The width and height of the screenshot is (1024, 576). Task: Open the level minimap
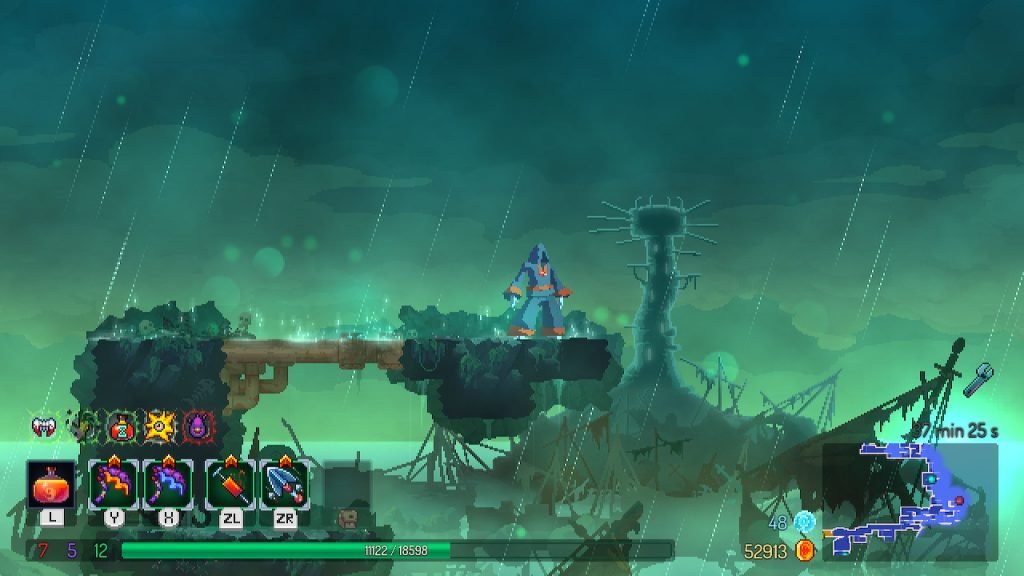tap(909, 501)
